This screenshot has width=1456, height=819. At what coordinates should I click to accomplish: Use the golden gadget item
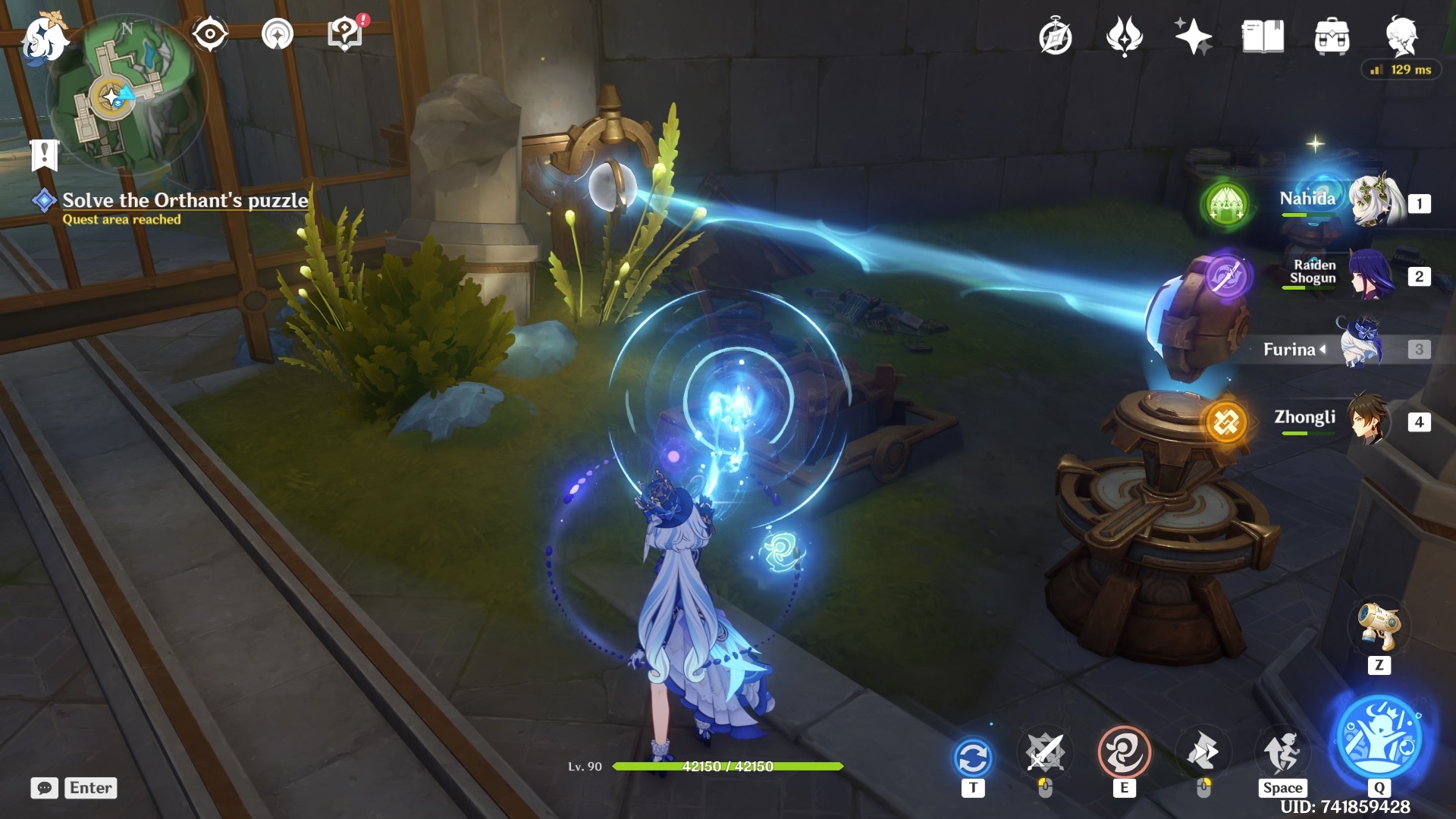1379,626
